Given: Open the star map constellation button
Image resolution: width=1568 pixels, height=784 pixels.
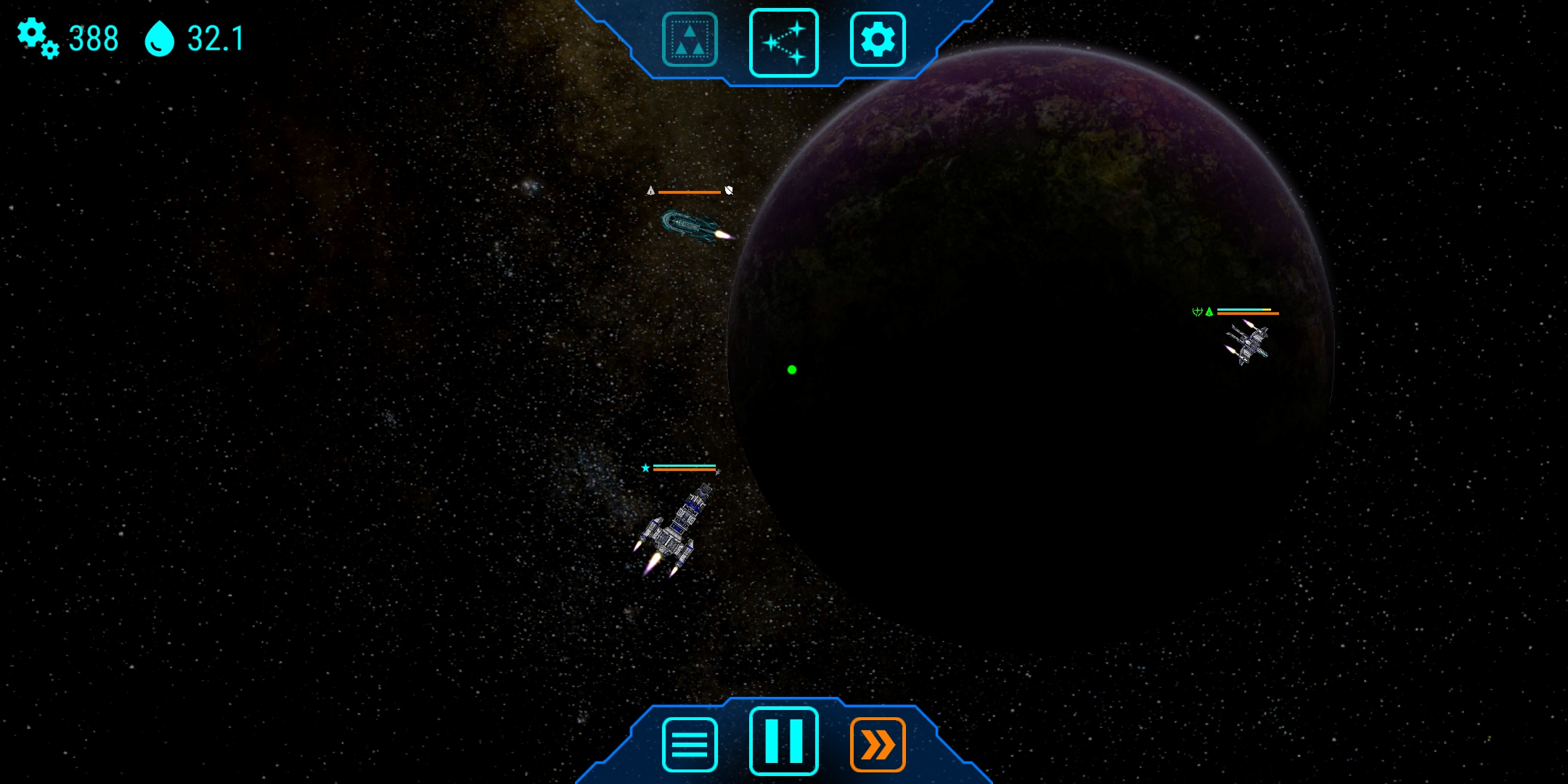Looking at the screenshot, I should (x=784, y=42).
